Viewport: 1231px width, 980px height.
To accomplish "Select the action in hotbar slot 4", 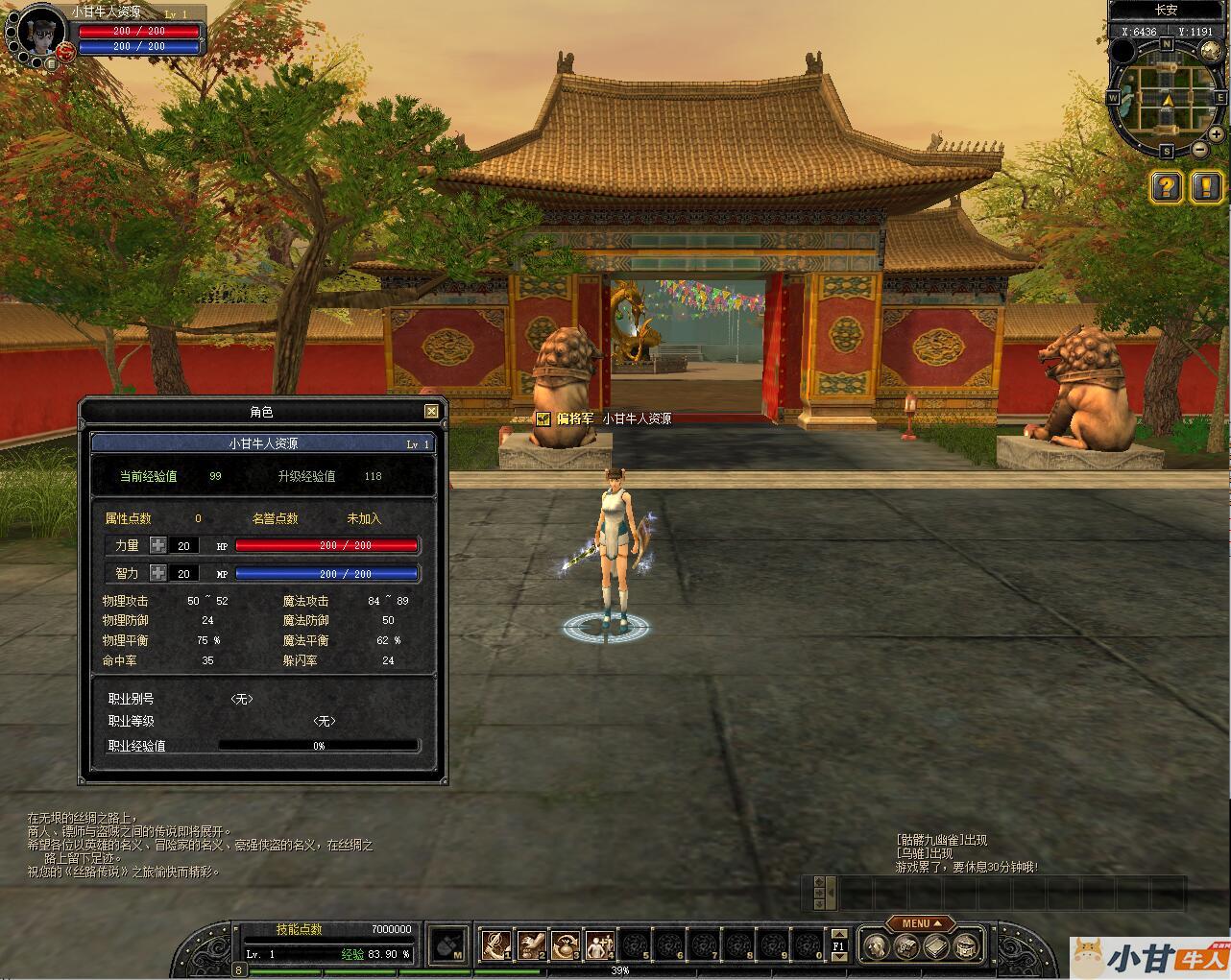I will [x=600, y=945].
